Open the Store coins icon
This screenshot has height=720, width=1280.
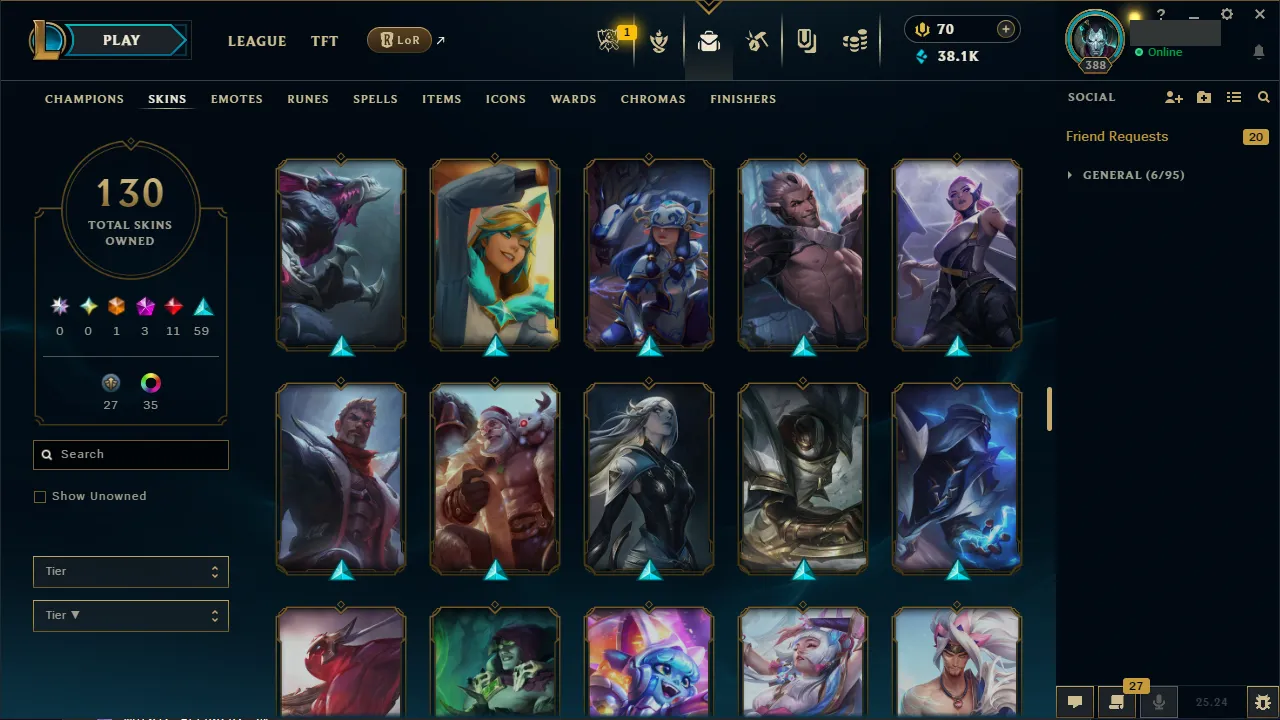tap(855, 40)
